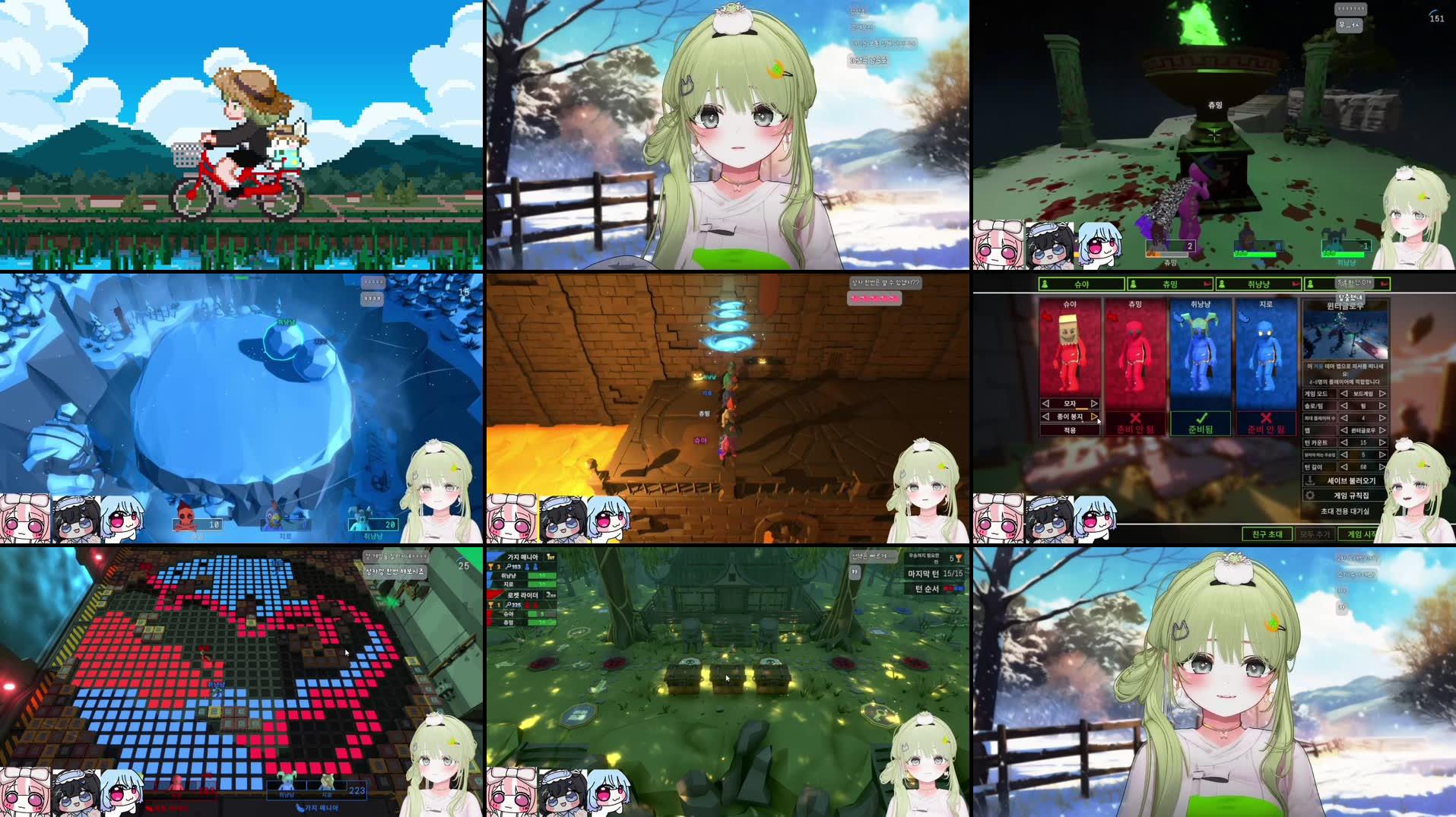Click the green player icon beside 슈야 name
Image resolution: width=1456 pixels, height=817 pixels.
click(1044, 283)
